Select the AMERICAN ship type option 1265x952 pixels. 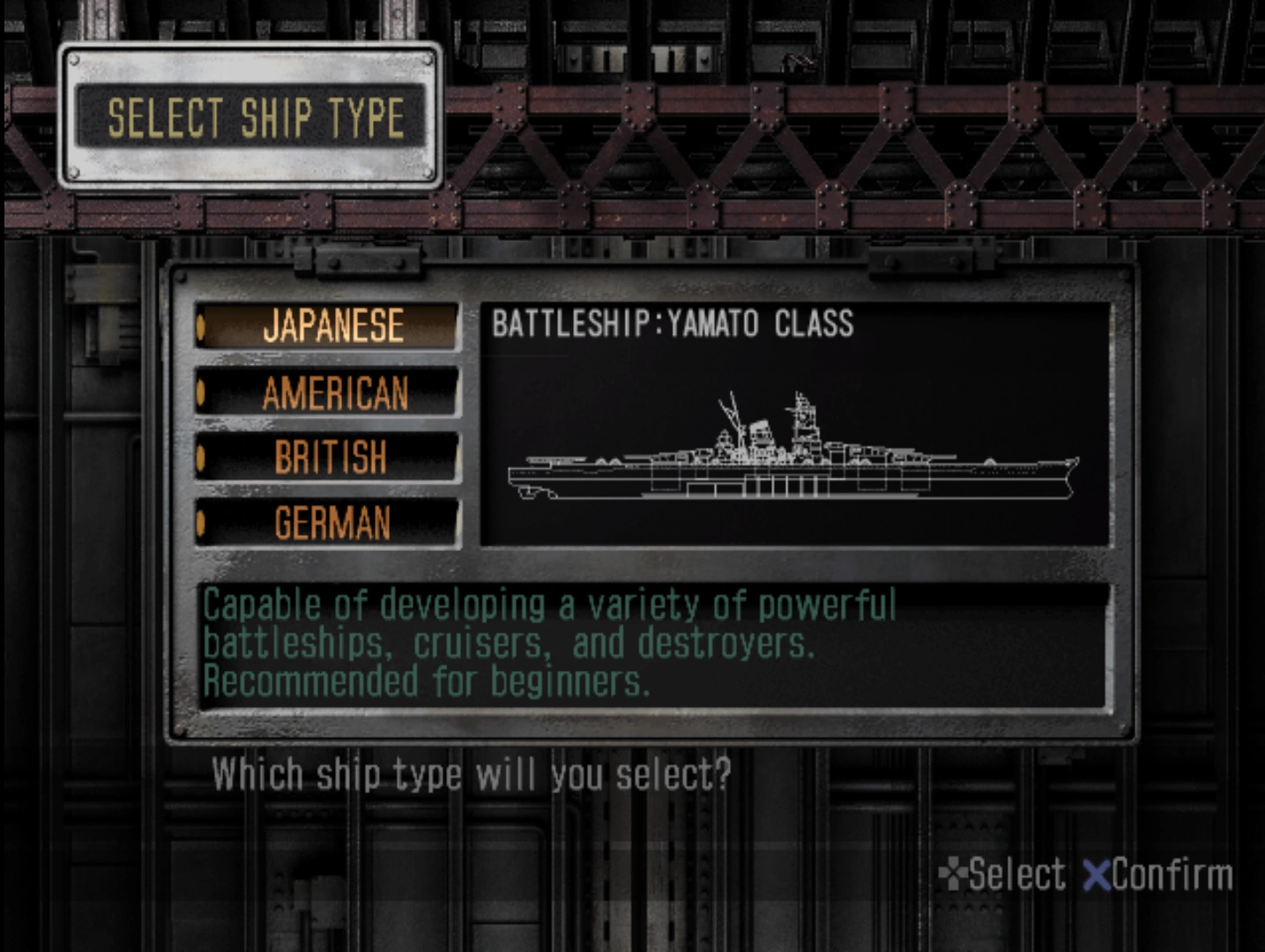331,393
